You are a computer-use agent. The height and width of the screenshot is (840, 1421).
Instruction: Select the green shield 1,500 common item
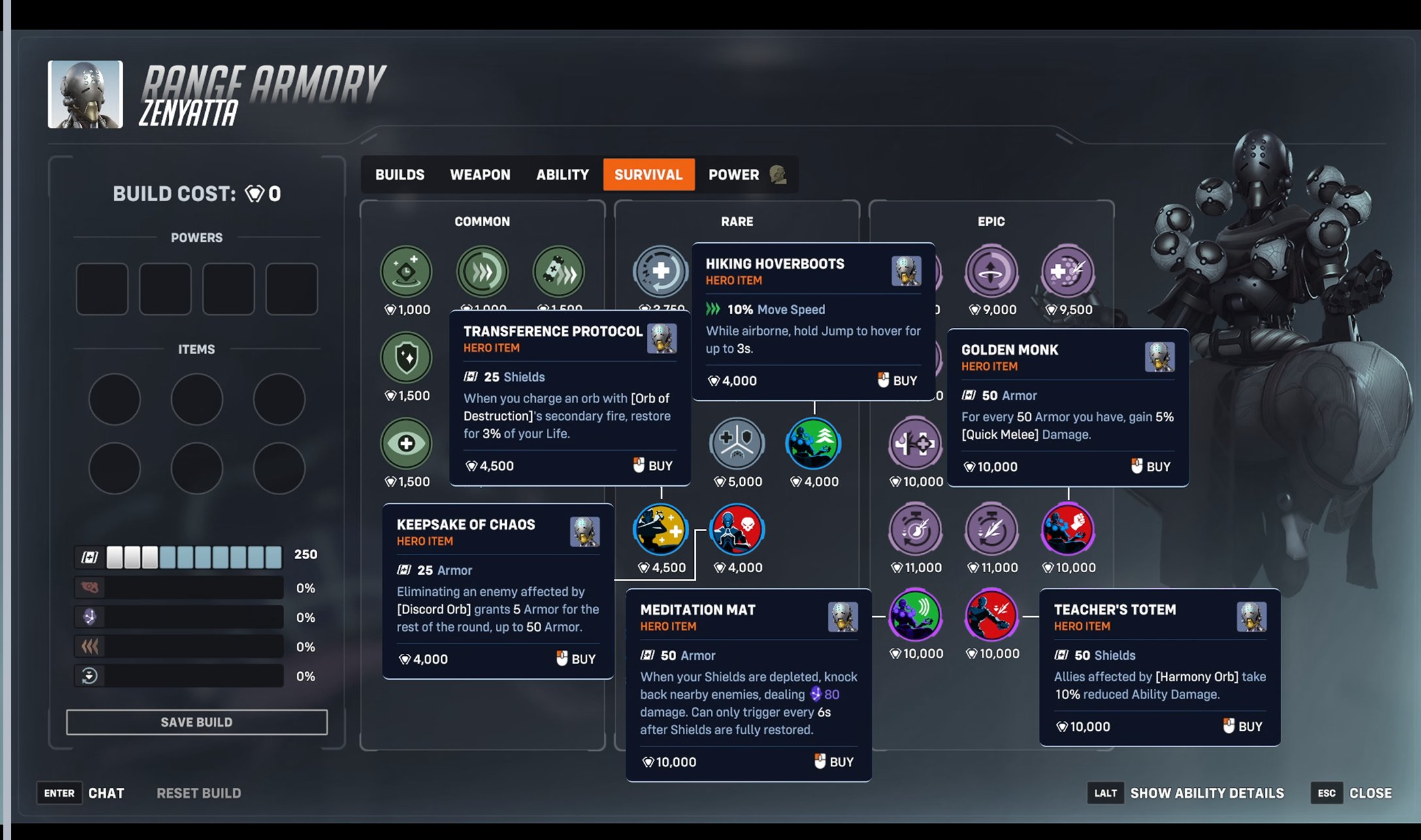click(x=406, y=358)
